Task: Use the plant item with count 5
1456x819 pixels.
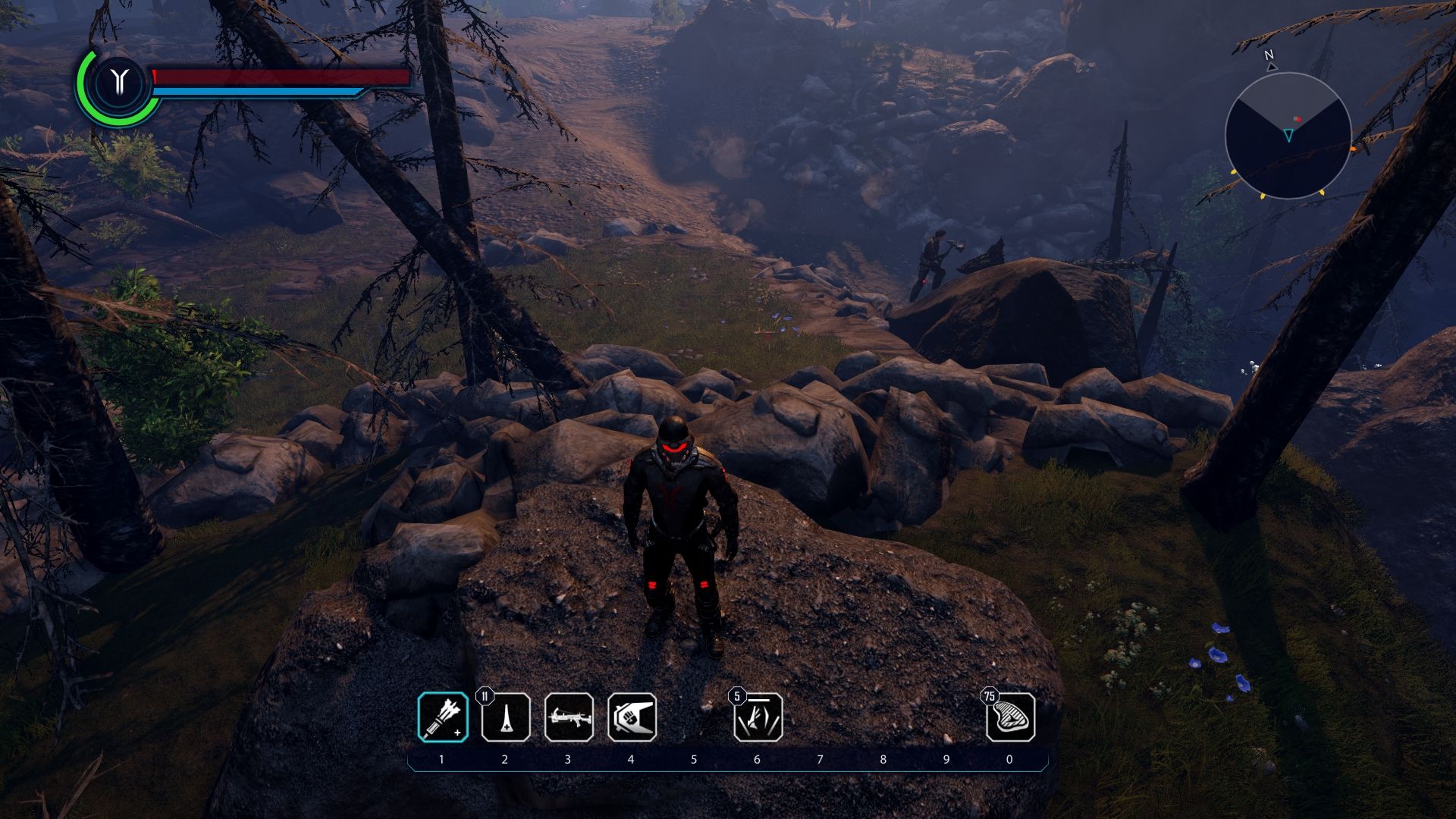Action: (758, 717)
